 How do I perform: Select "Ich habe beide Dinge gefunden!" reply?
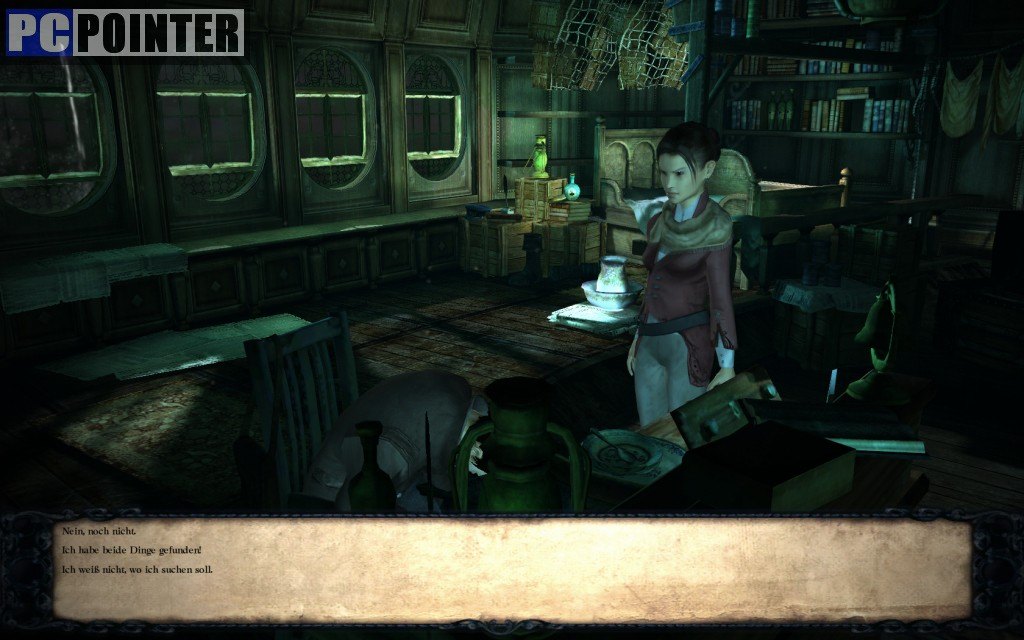[x=131, y=550]
